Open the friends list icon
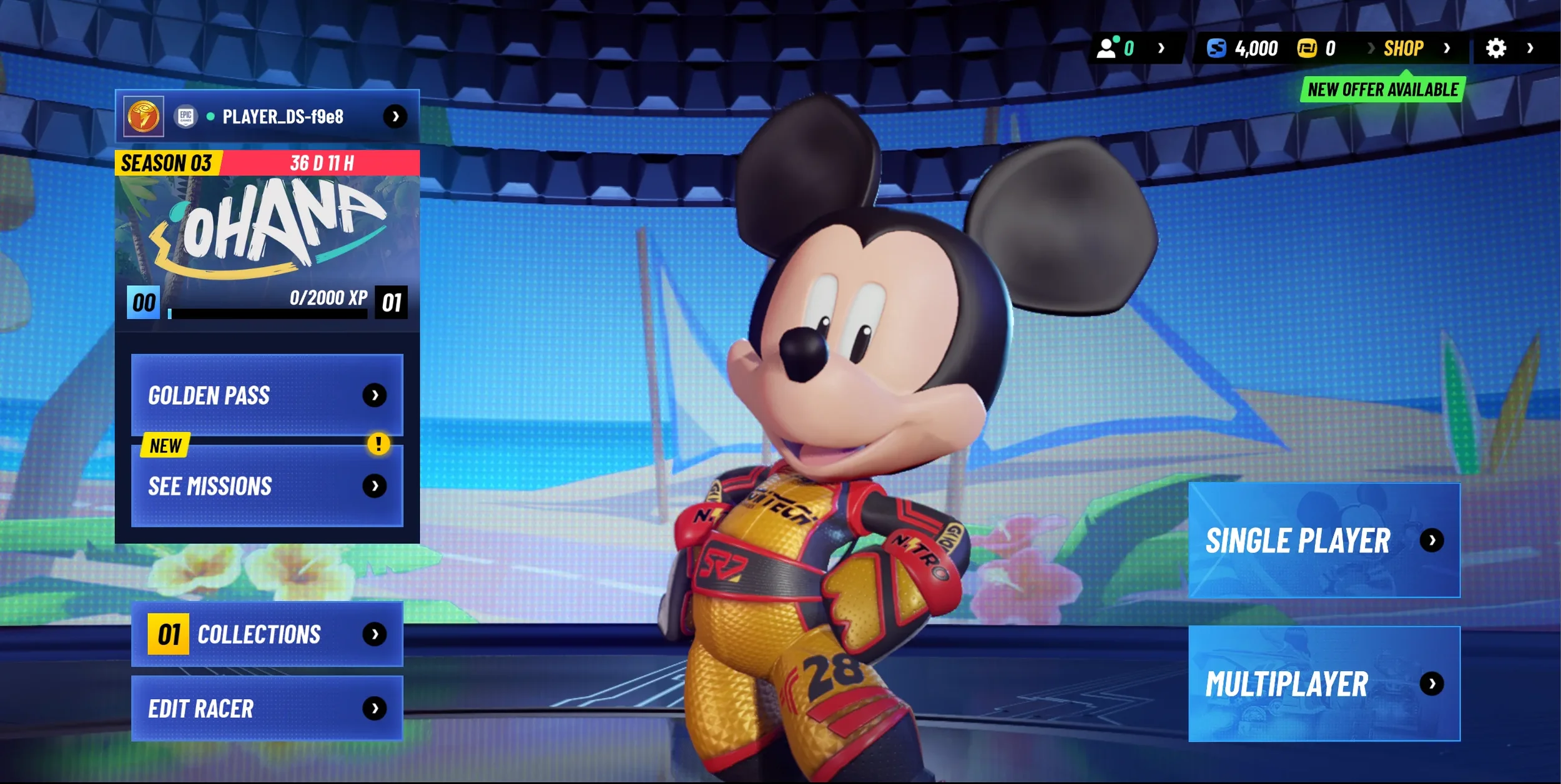The height and width of the screenshot is (784, 1561). [x=1106, y=48]
